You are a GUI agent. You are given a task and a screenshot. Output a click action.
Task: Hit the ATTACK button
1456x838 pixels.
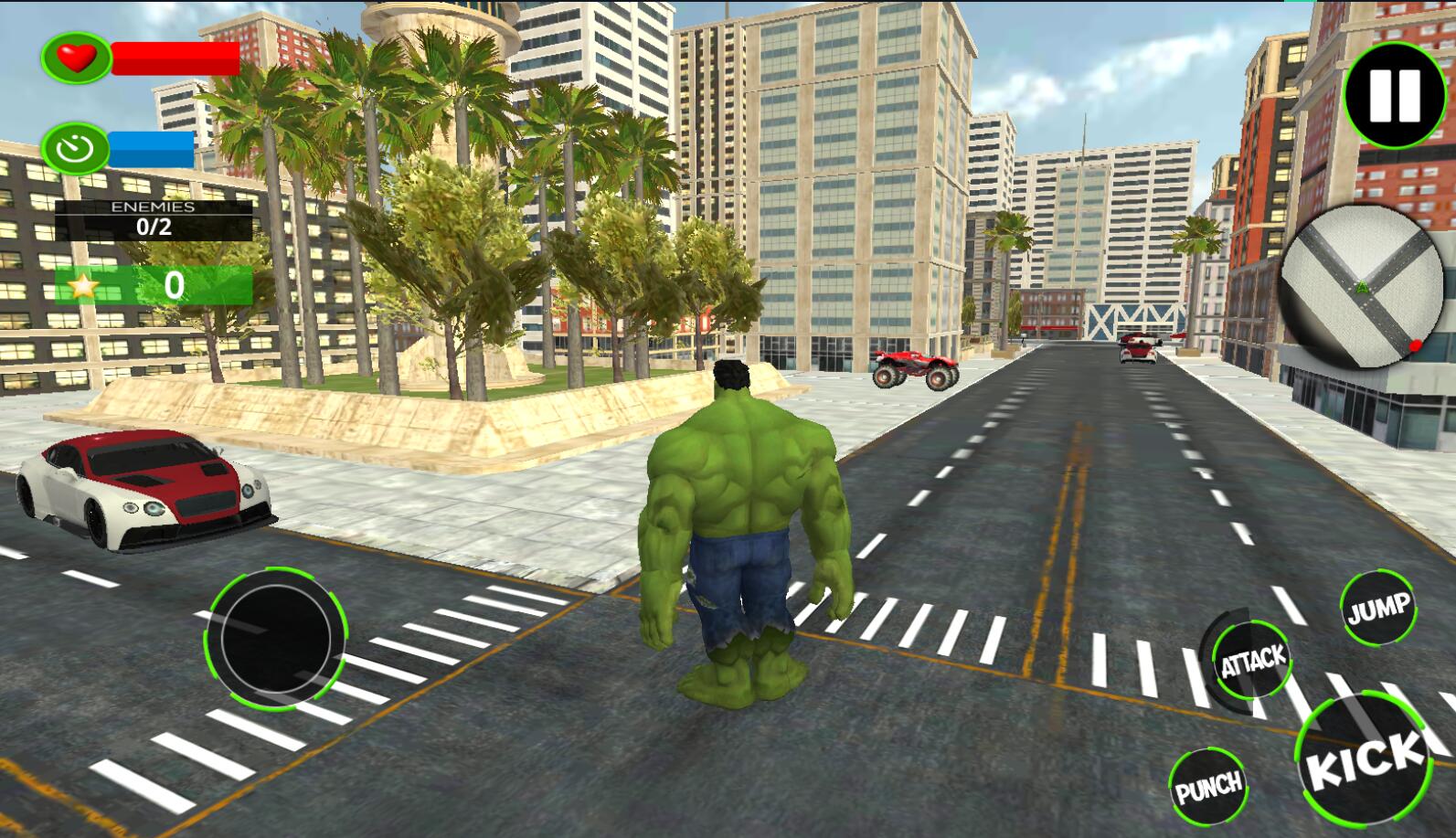point(1252,661)
